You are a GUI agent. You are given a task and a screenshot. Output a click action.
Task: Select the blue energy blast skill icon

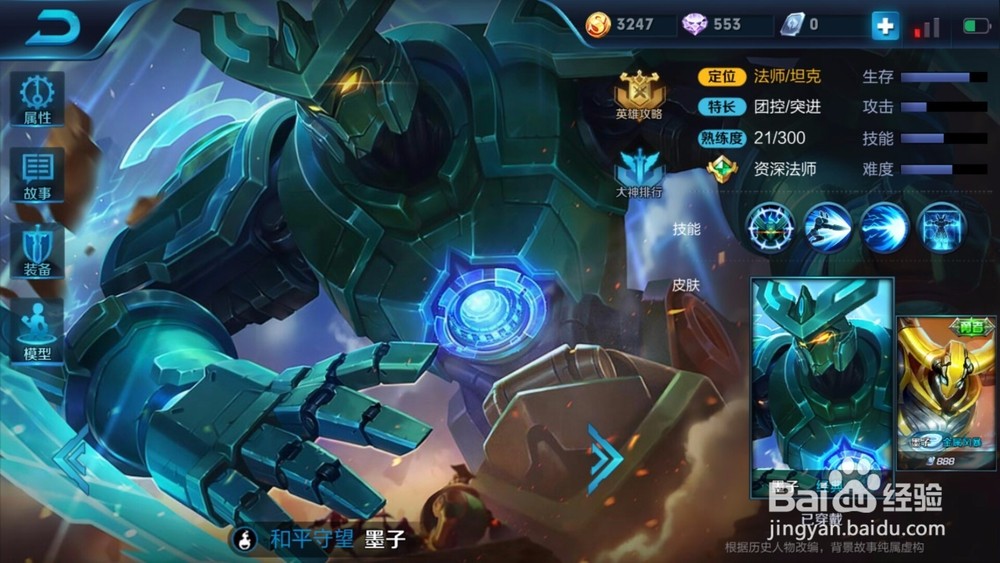(884, 227)
